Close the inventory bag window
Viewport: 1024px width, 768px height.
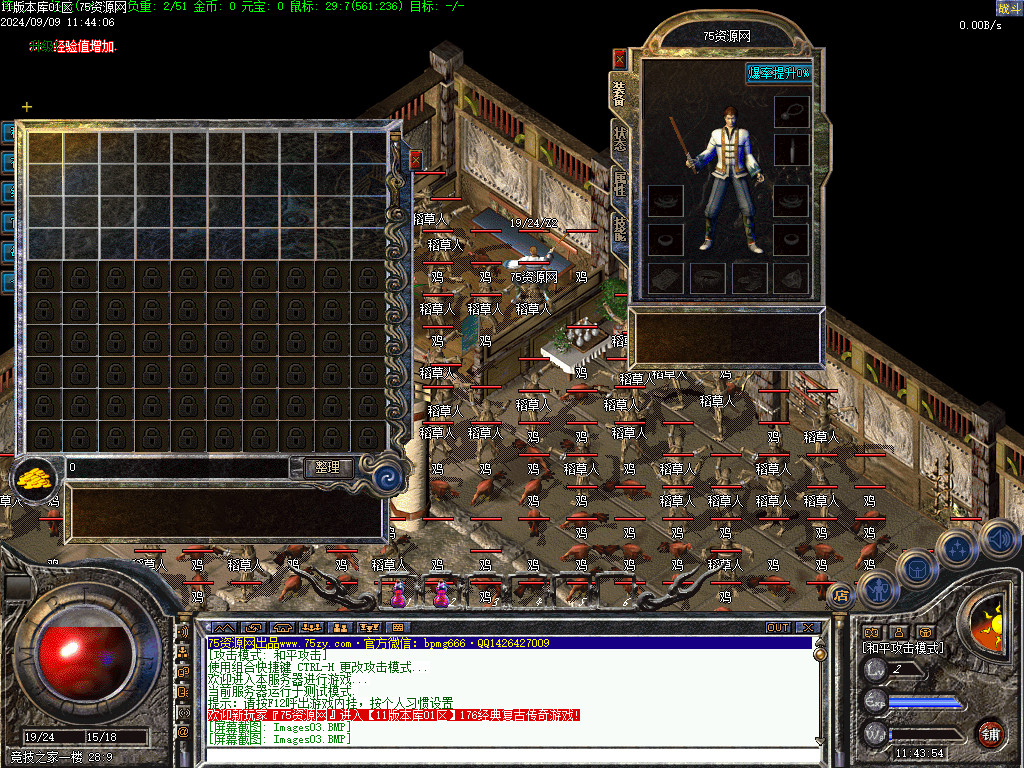(x=415, y=159)
